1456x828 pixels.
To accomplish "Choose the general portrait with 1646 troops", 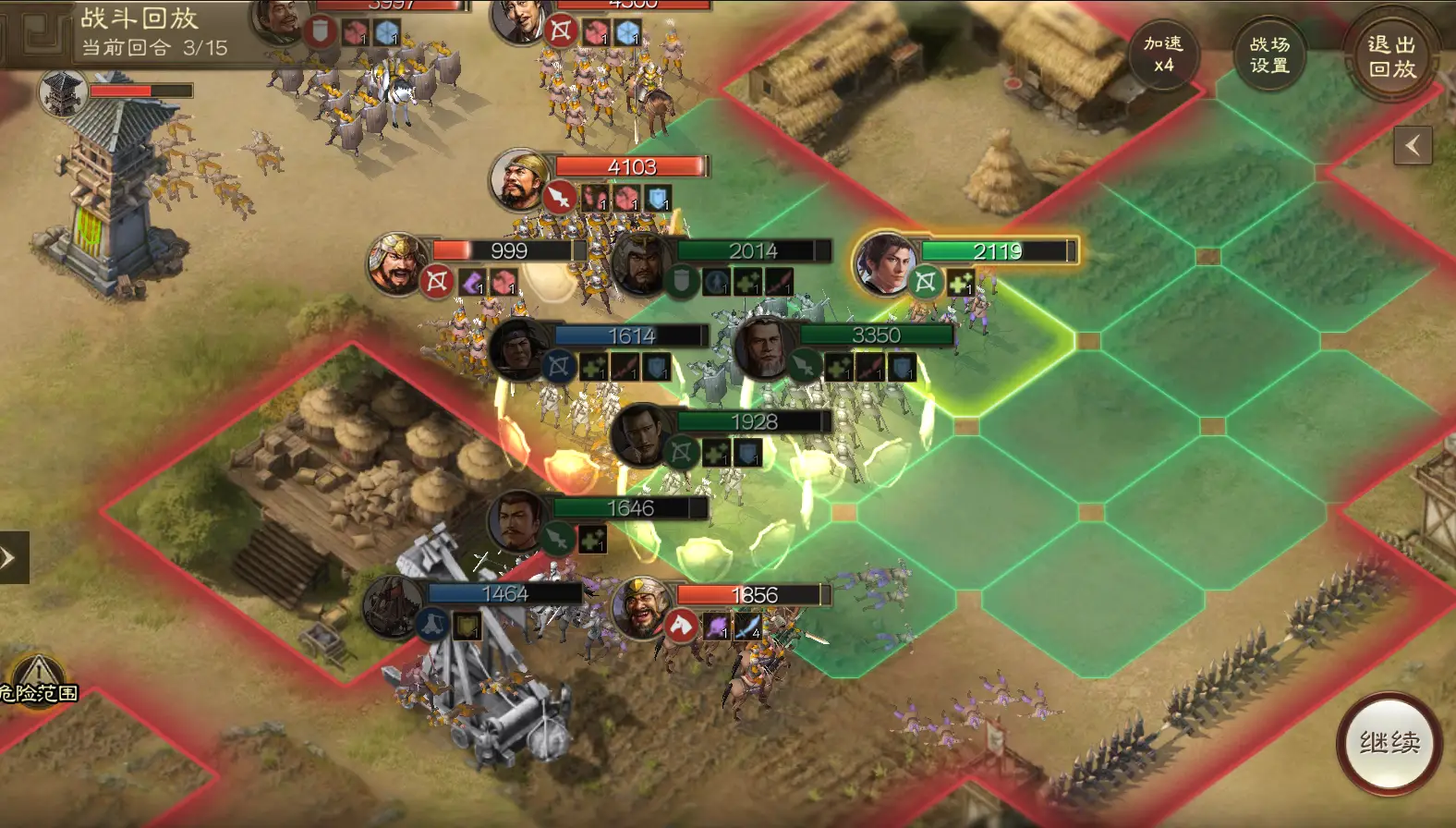I will 517,520.
